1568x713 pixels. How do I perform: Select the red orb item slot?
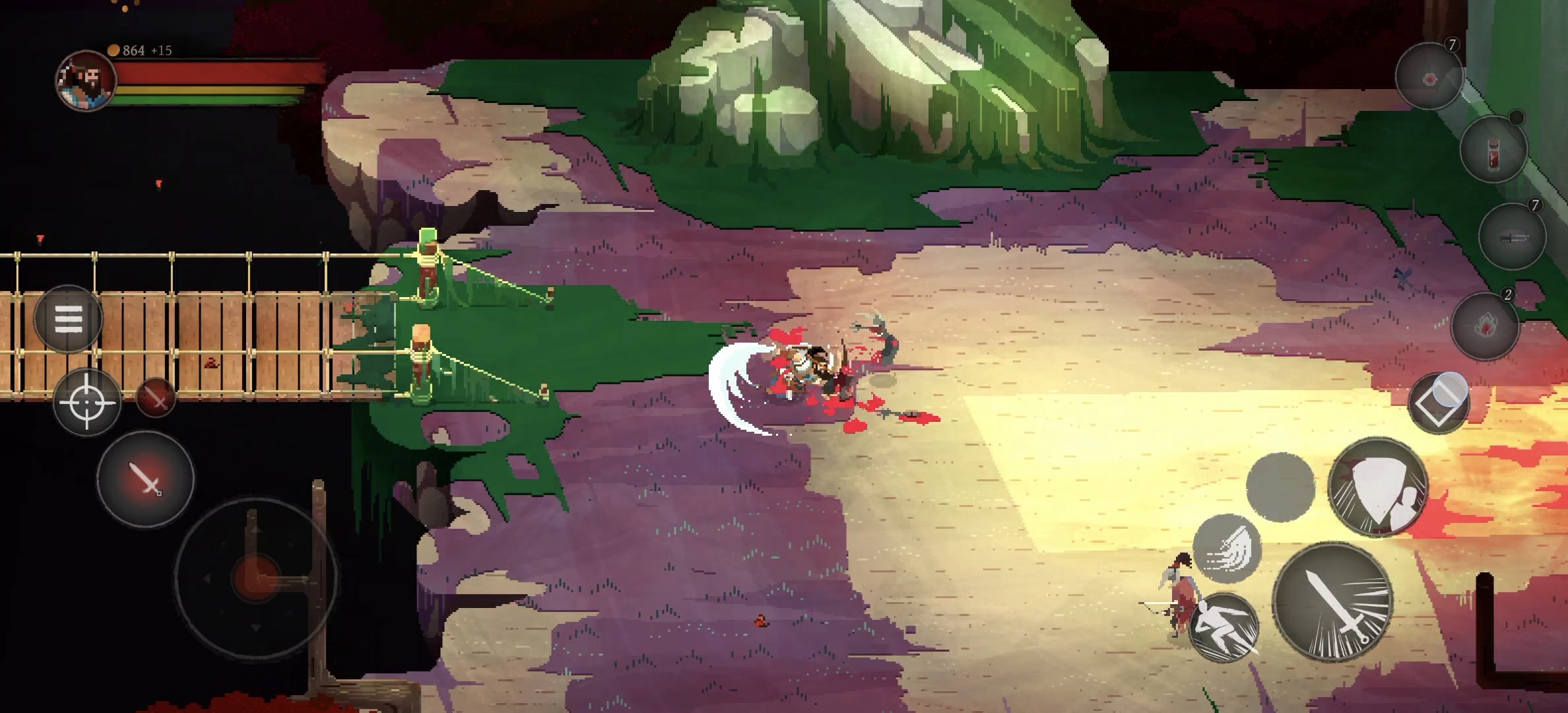1429,78
